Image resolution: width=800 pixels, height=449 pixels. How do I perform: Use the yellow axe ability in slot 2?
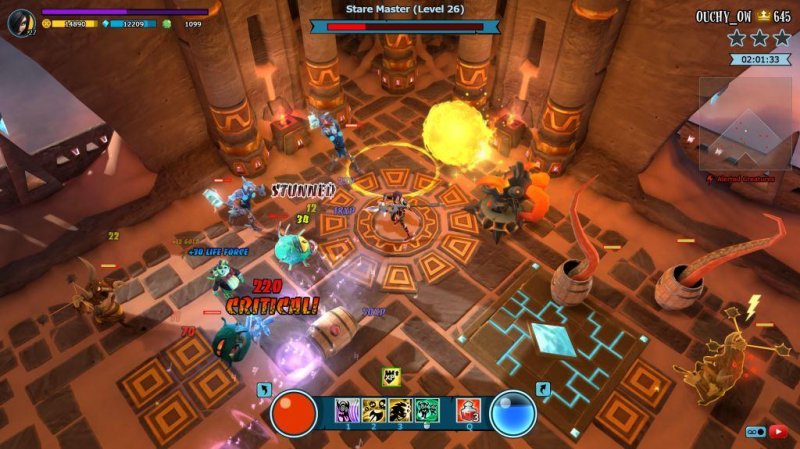point(374,410)
